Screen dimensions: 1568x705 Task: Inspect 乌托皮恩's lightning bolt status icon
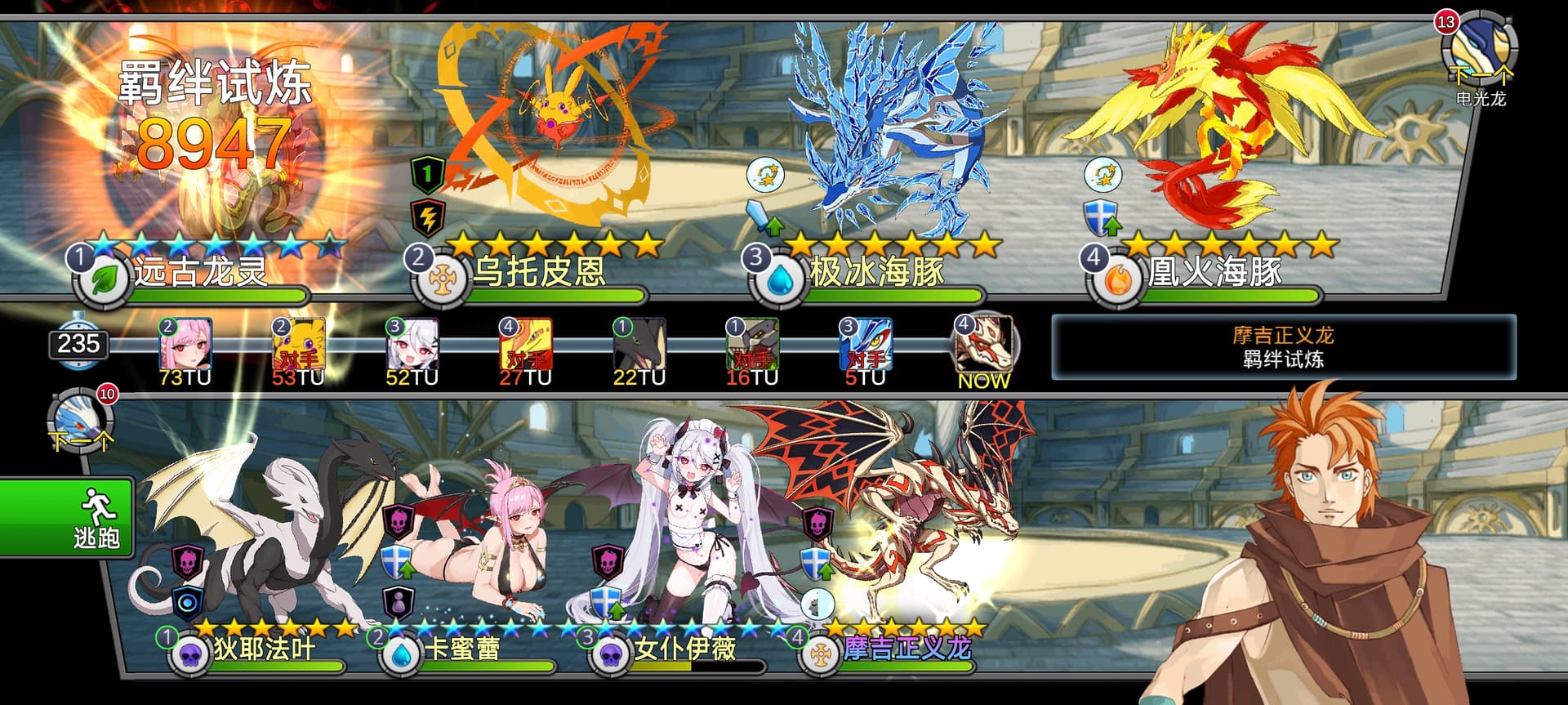pyautogui.click(x=428, y=216)
